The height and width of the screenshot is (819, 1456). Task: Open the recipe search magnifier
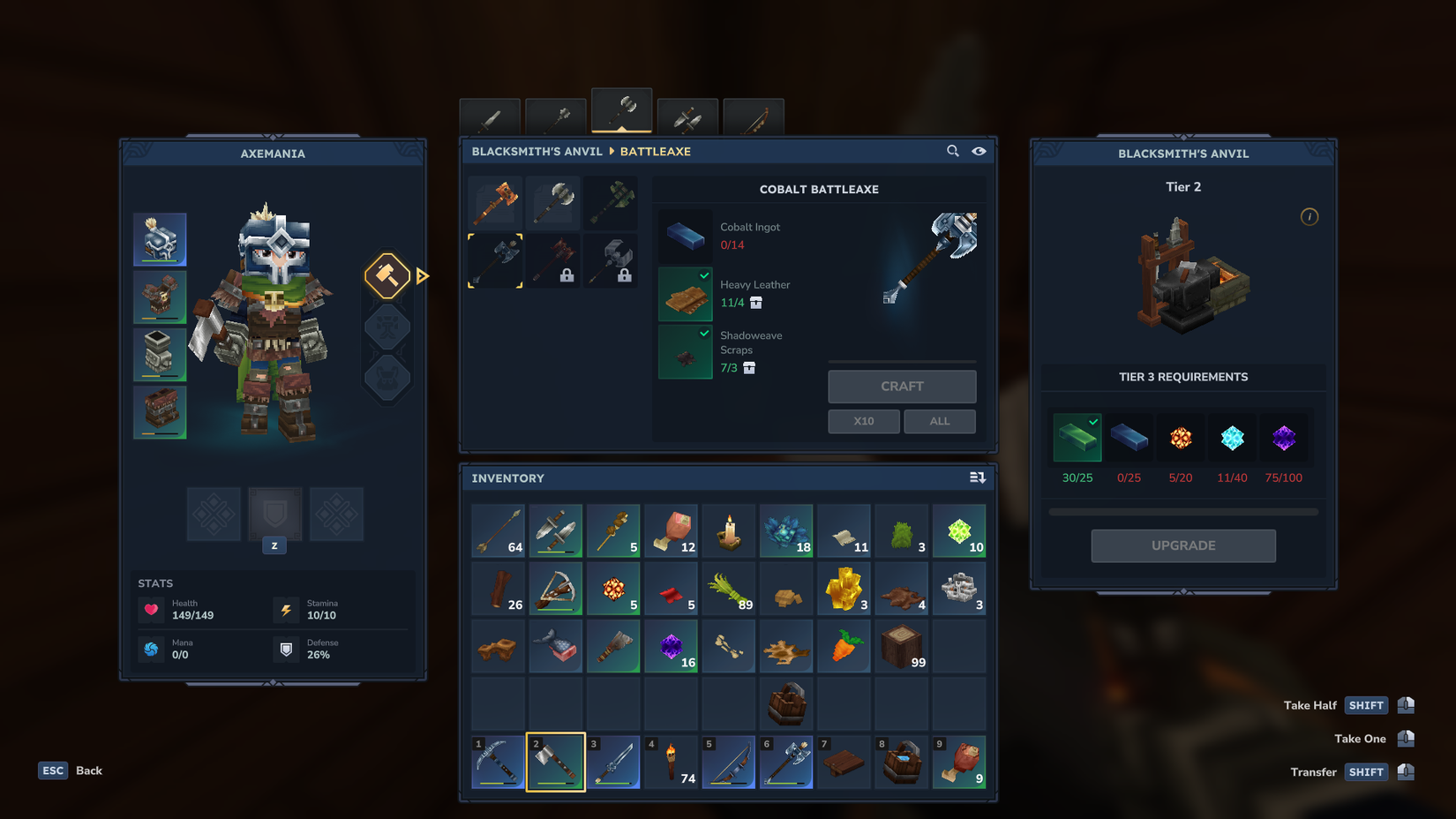(x=952, y=151)
